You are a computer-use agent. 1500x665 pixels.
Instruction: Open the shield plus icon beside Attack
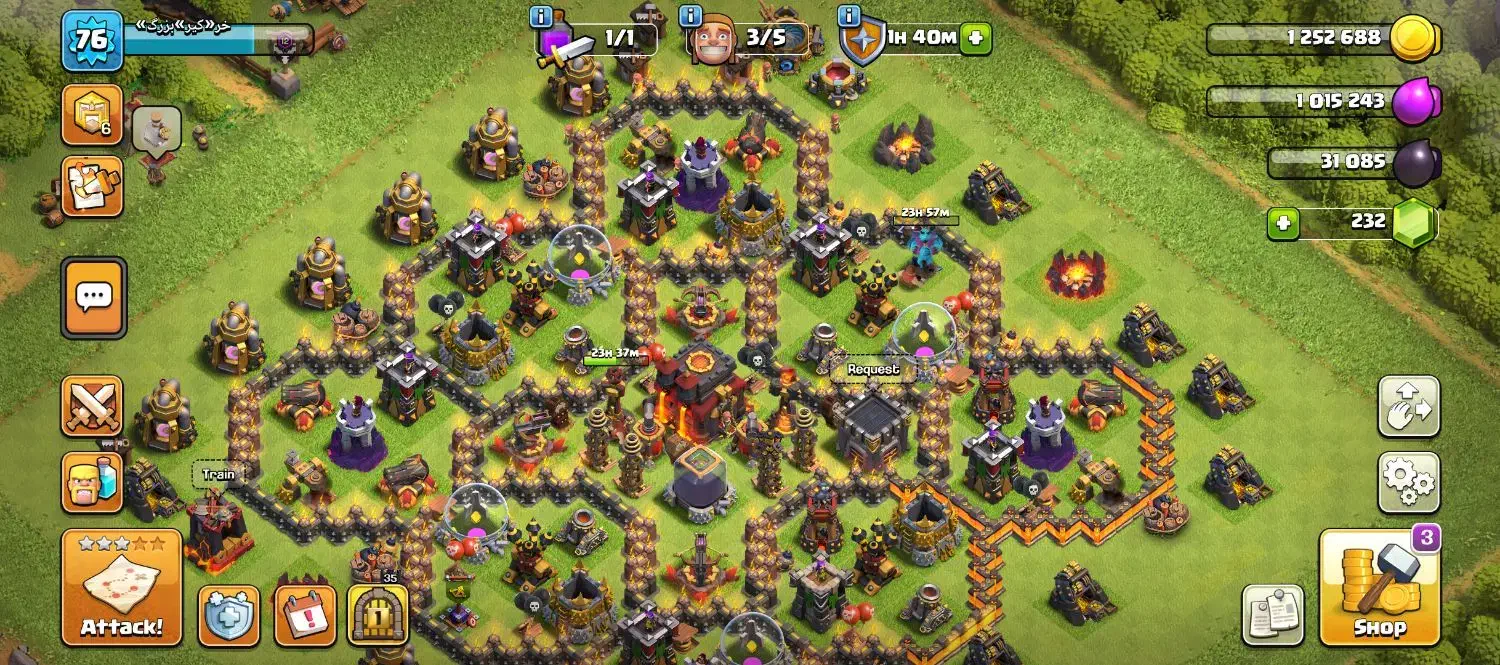pyautogui.click(x=228, y=614)
